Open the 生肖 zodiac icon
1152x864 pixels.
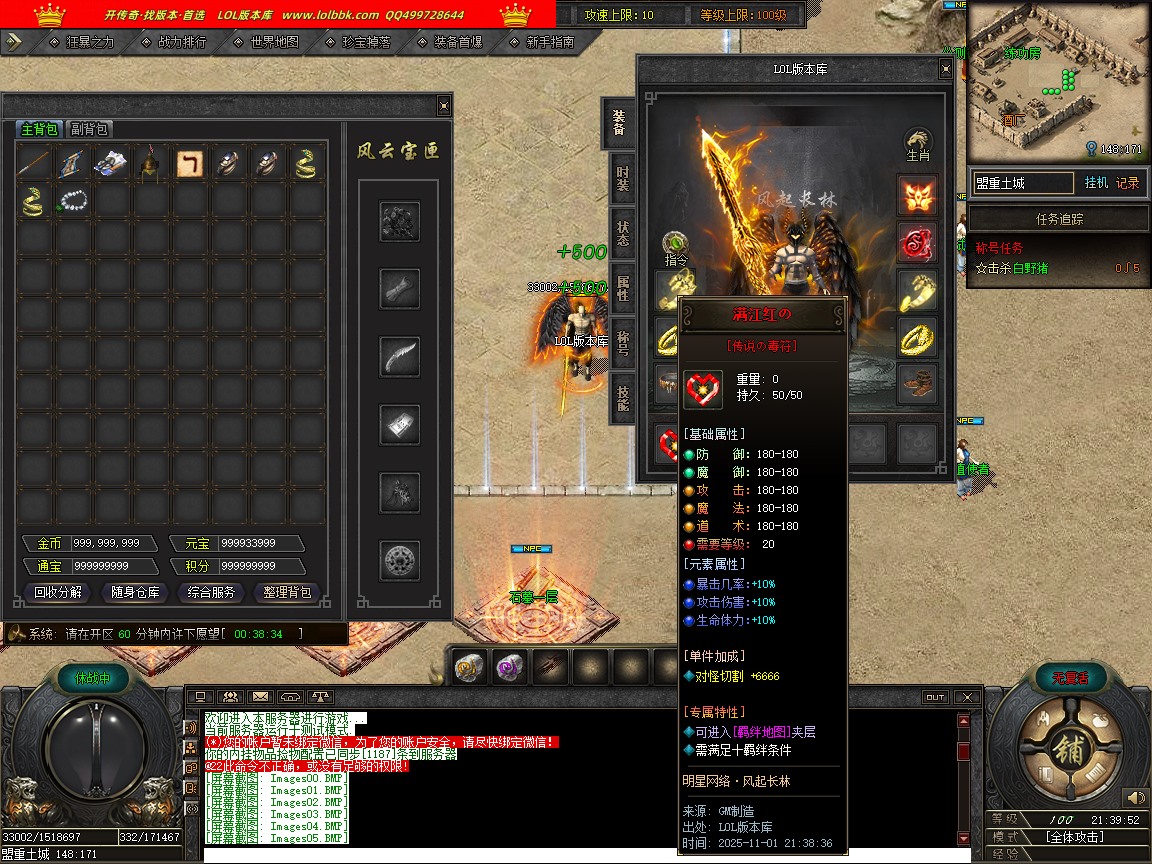917,145
